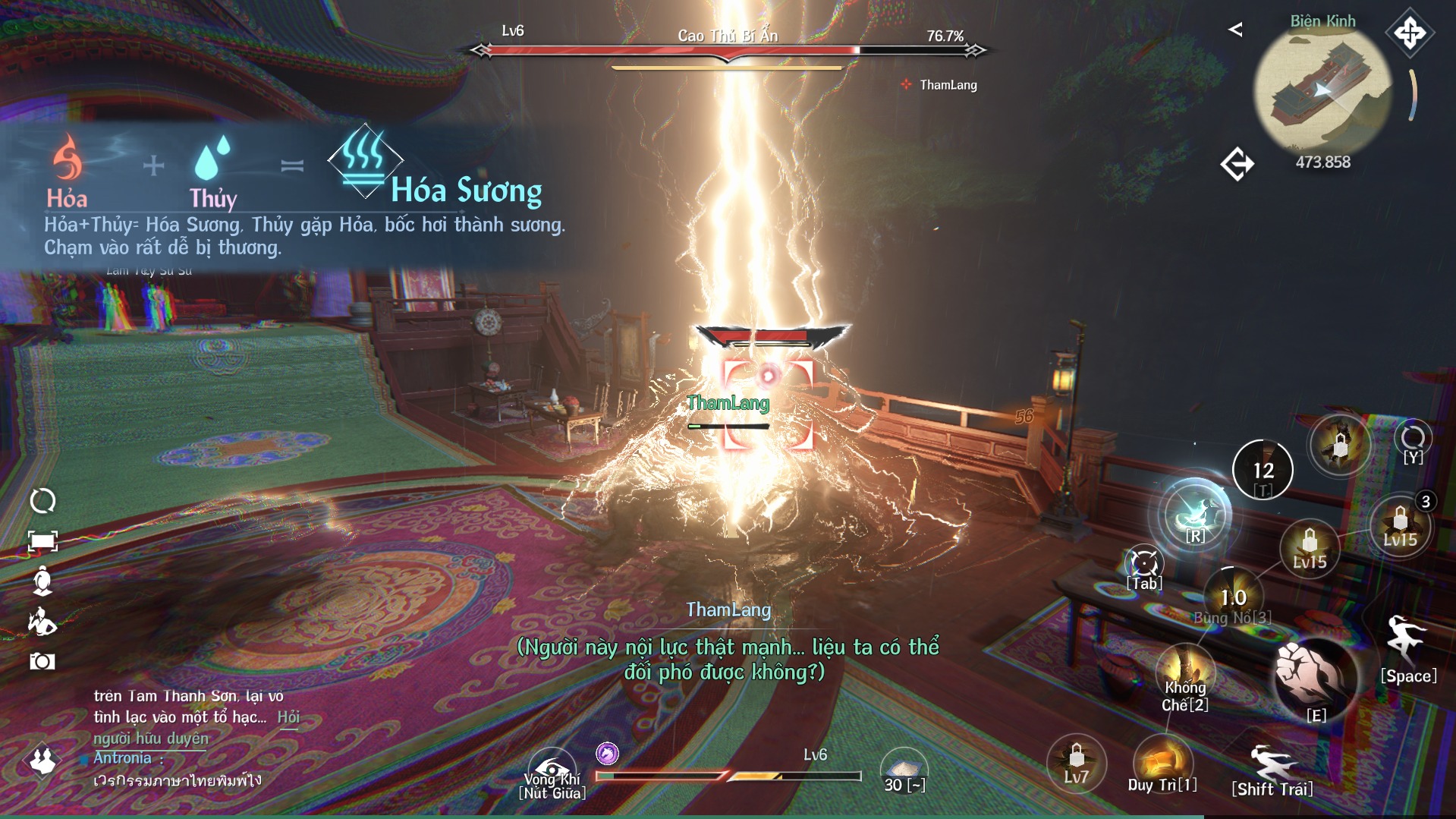Image resolution: width=1456 pixels, height=819 pixels.
Task: Trigger the Bùng Nổ skill on cooldown
Action: [x=1233, y=597]
